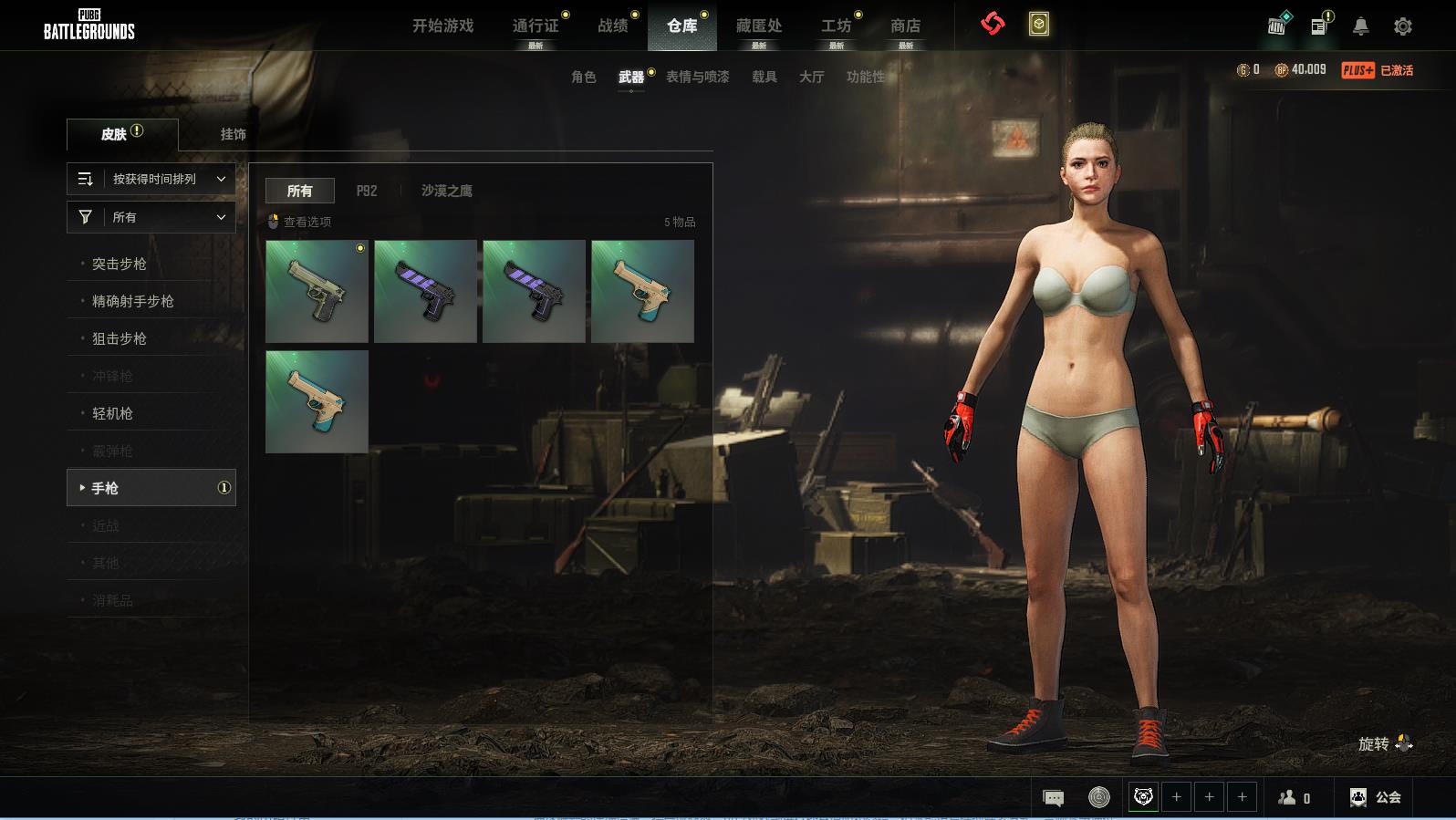This screenshot has height=820, width=1456.
Task: Open the 公会 clan panel
Action: coord(1376,797)
